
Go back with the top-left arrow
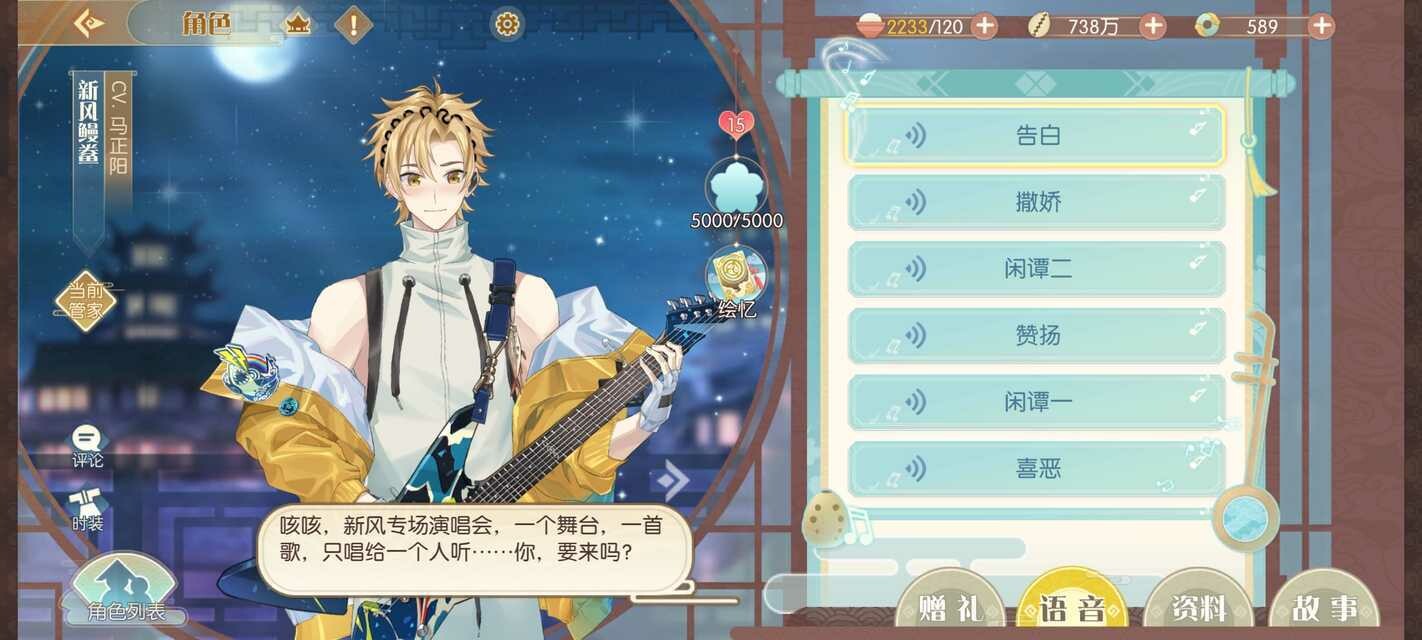[88, 24]
